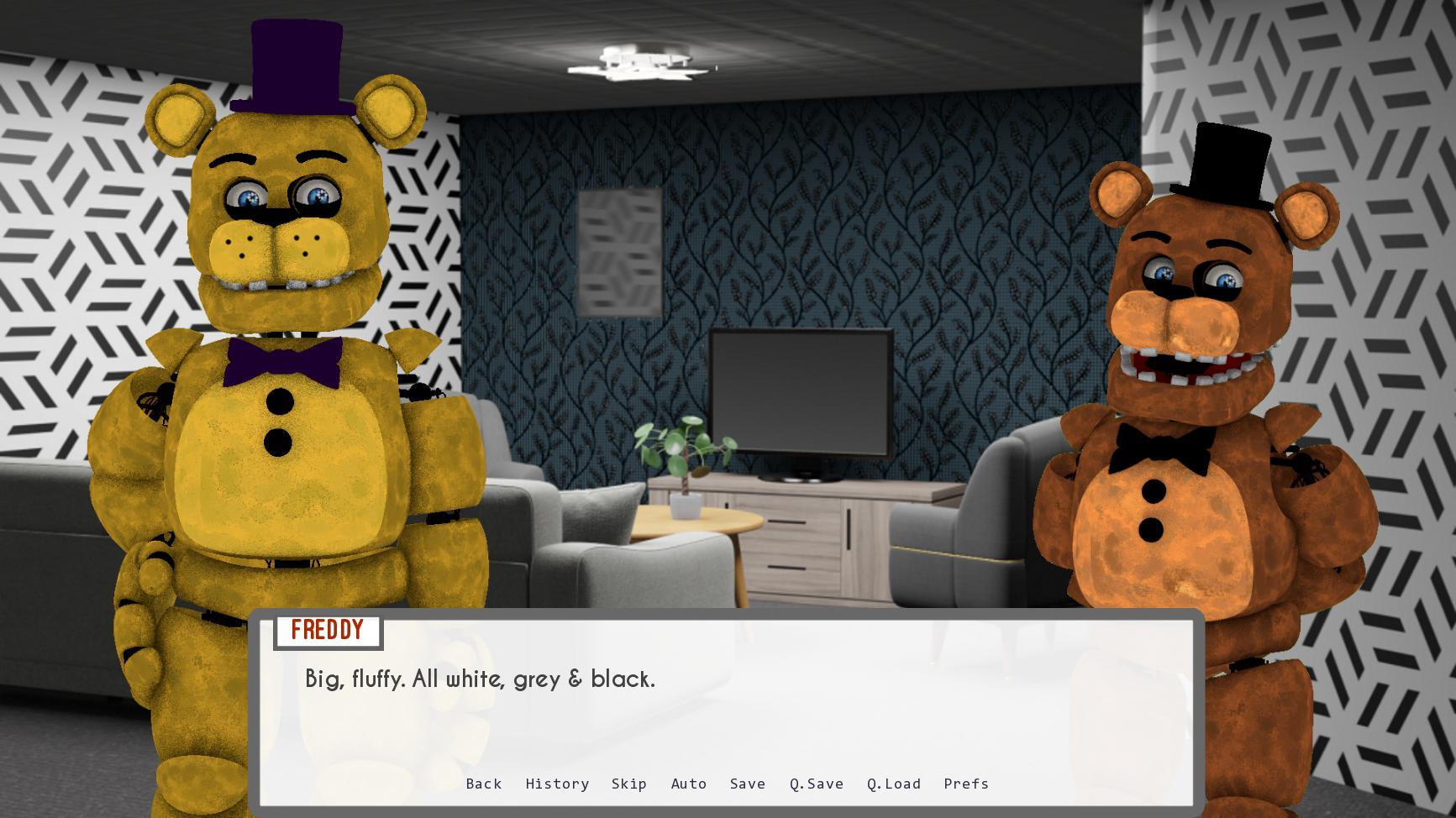Go Back to the previous dialogue line
Screen dimensions: 1456x818
(483, 784)
